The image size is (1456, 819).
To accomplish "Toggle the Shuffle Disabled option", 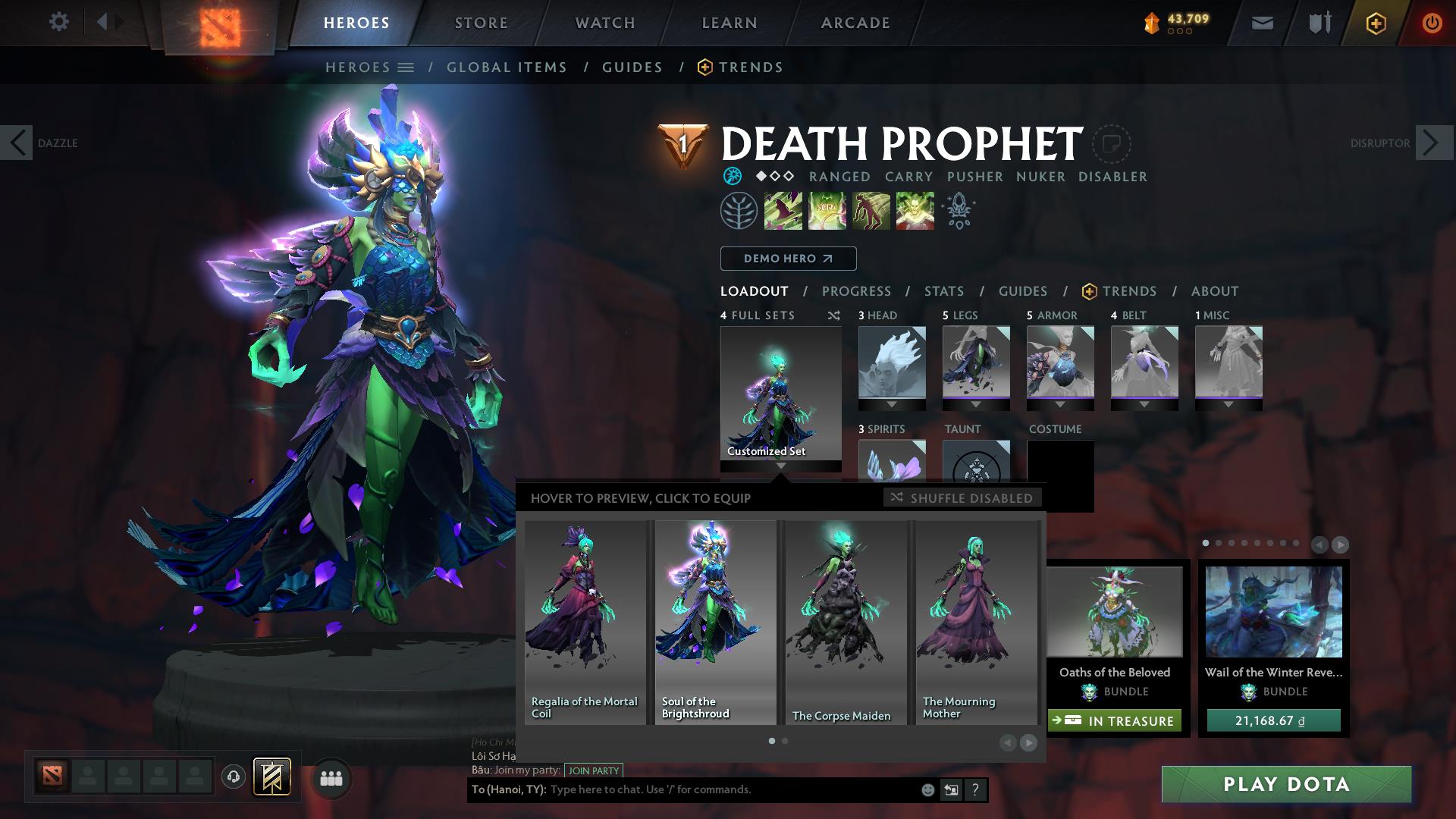I will (x=962, y=498).
